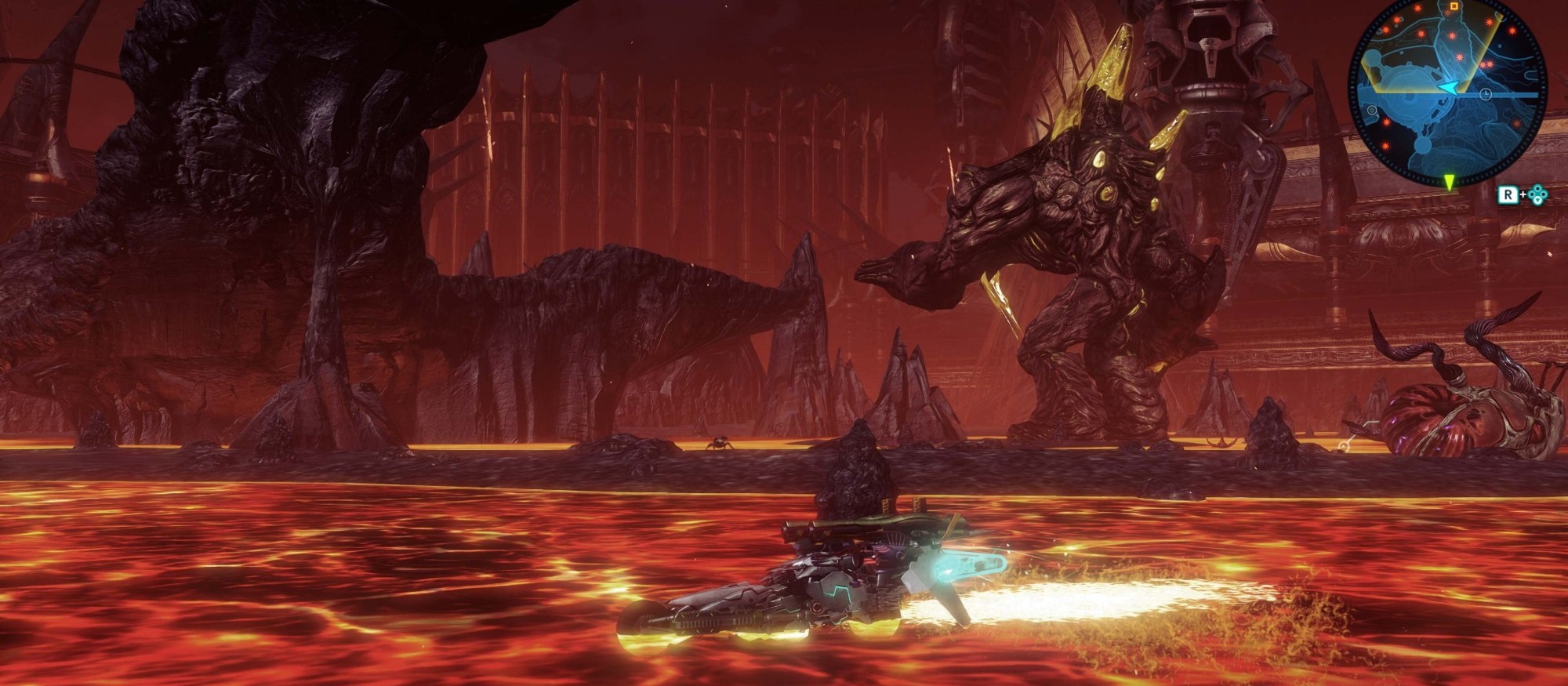Click the small circle icon on the minimap's left
Screen dimensions: 1568x686
1372,110
